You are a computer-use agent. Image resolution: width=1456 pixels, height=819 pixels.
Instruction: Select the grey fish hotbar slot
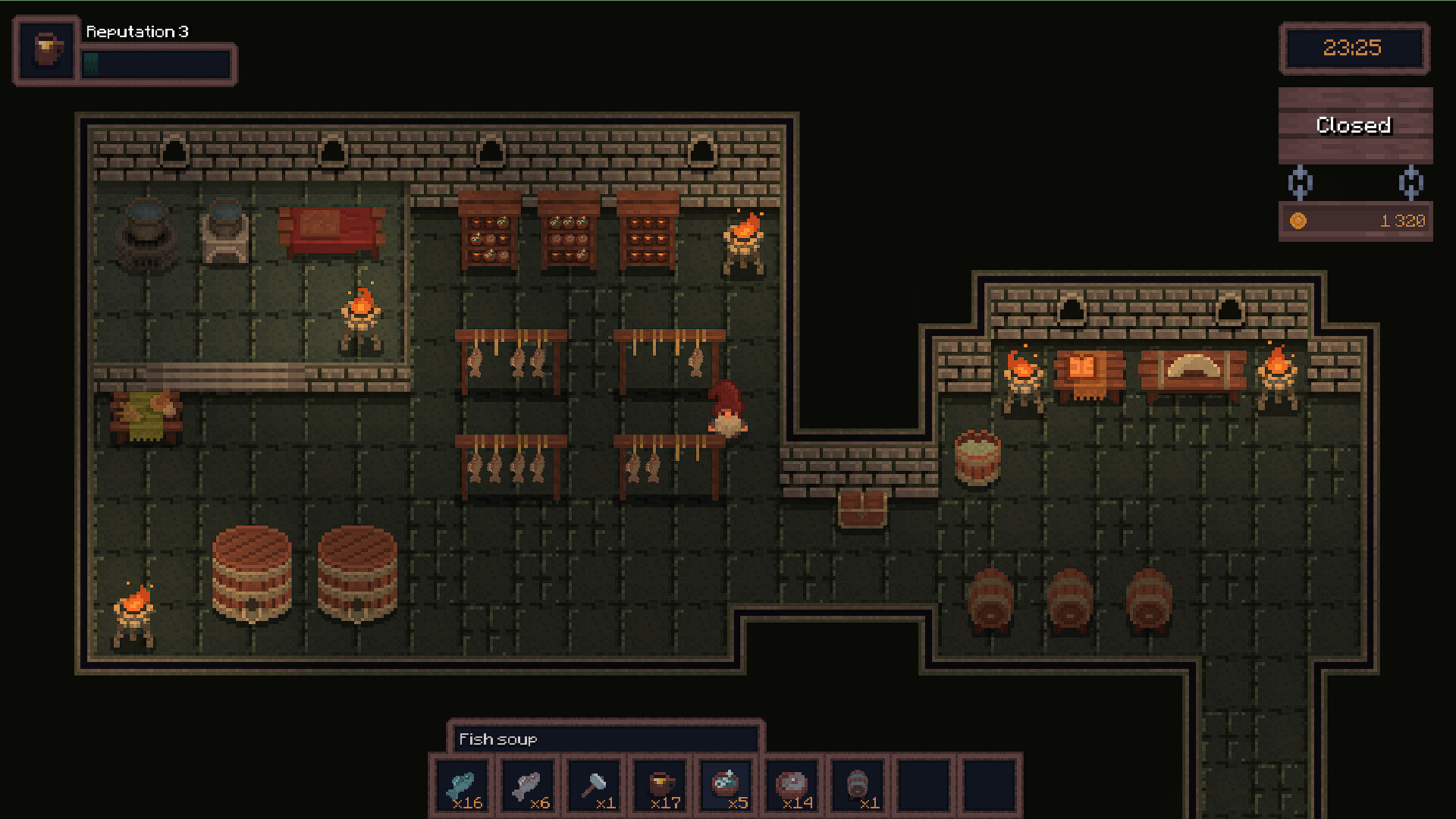tap(529, 787)
